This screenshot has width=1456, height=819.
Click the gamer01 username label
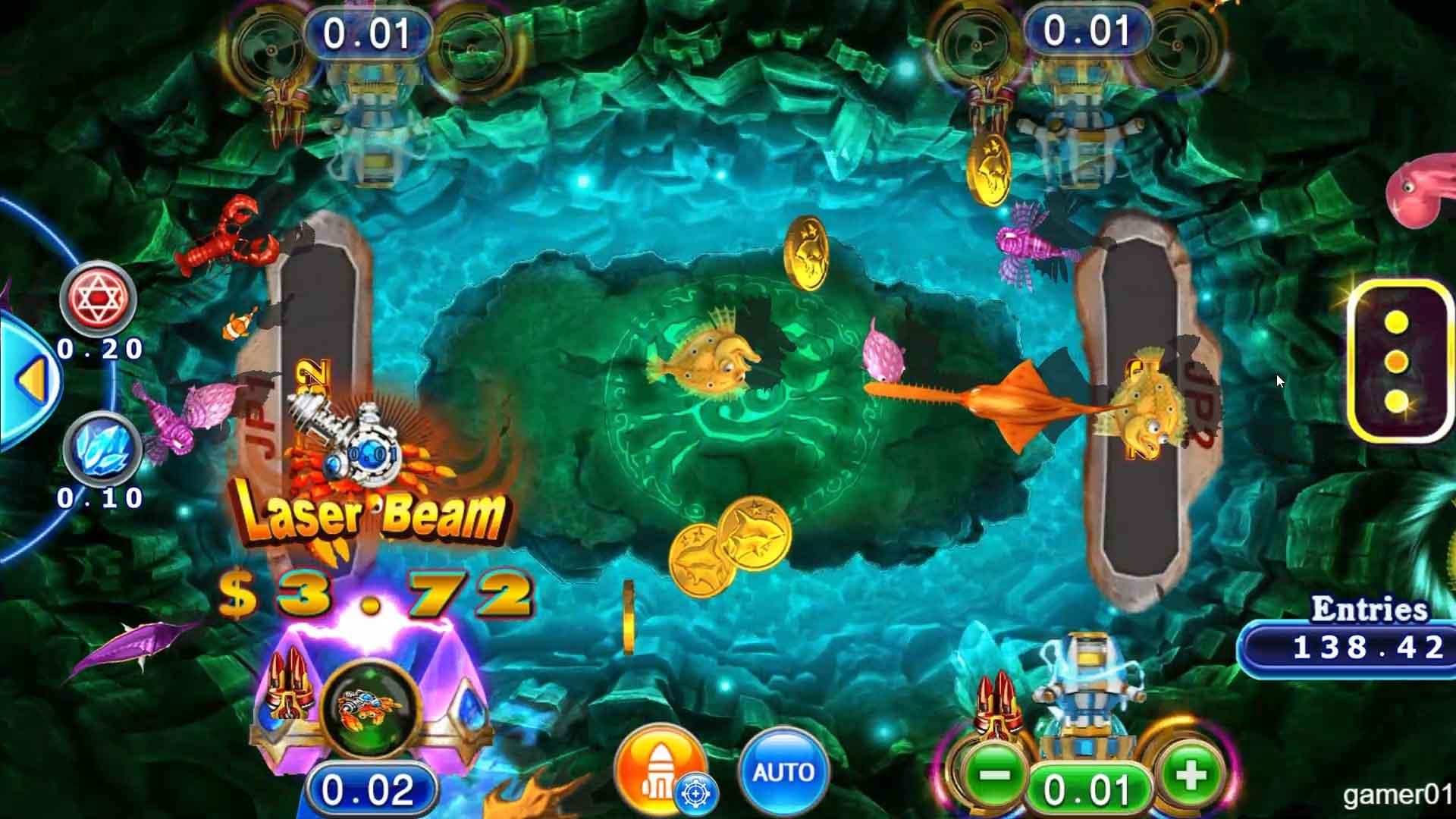(1395, 796)
